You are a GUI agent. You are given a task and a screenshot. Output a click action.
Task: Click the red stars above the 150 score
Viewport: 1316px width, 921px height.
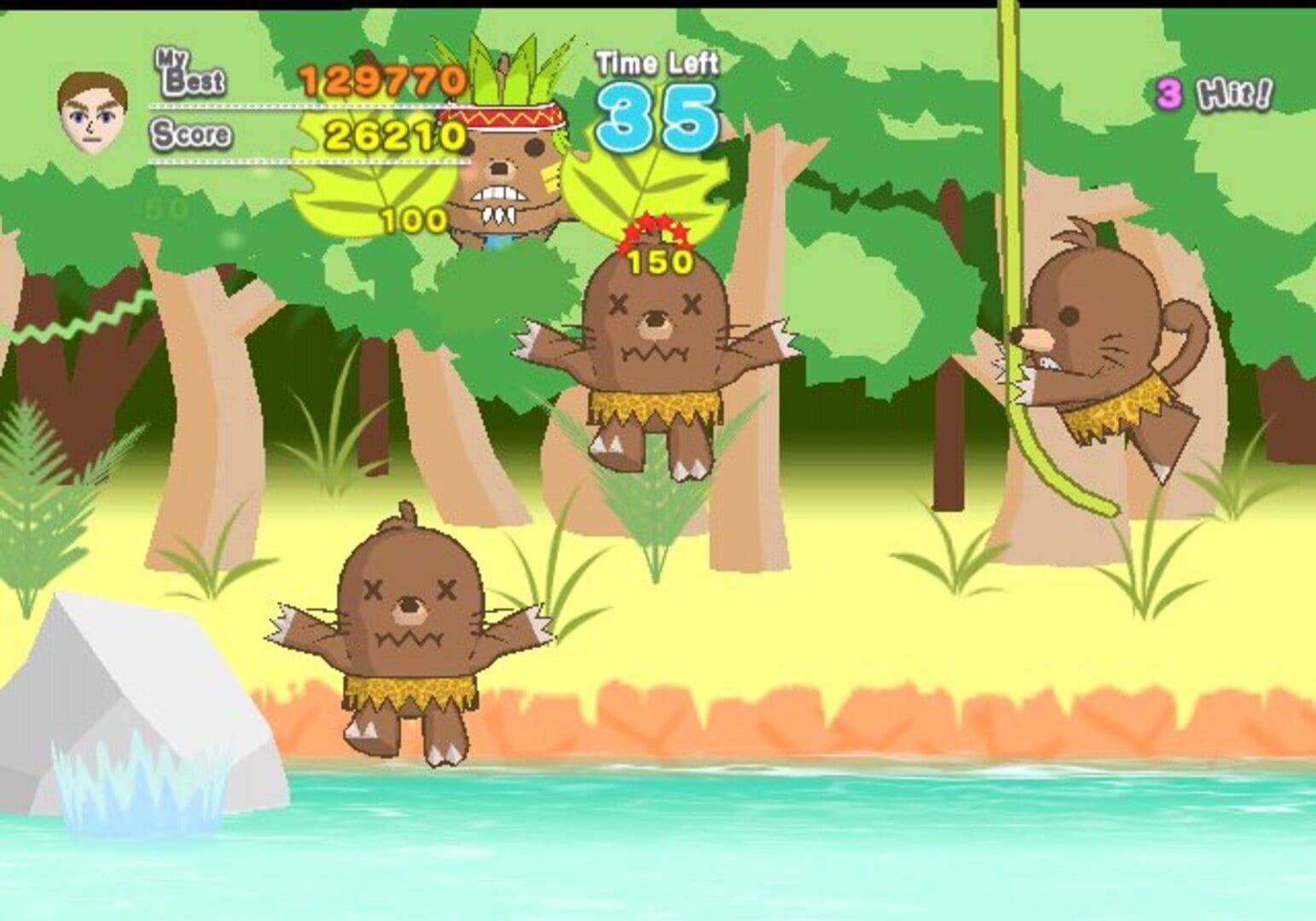coord(655,230)
